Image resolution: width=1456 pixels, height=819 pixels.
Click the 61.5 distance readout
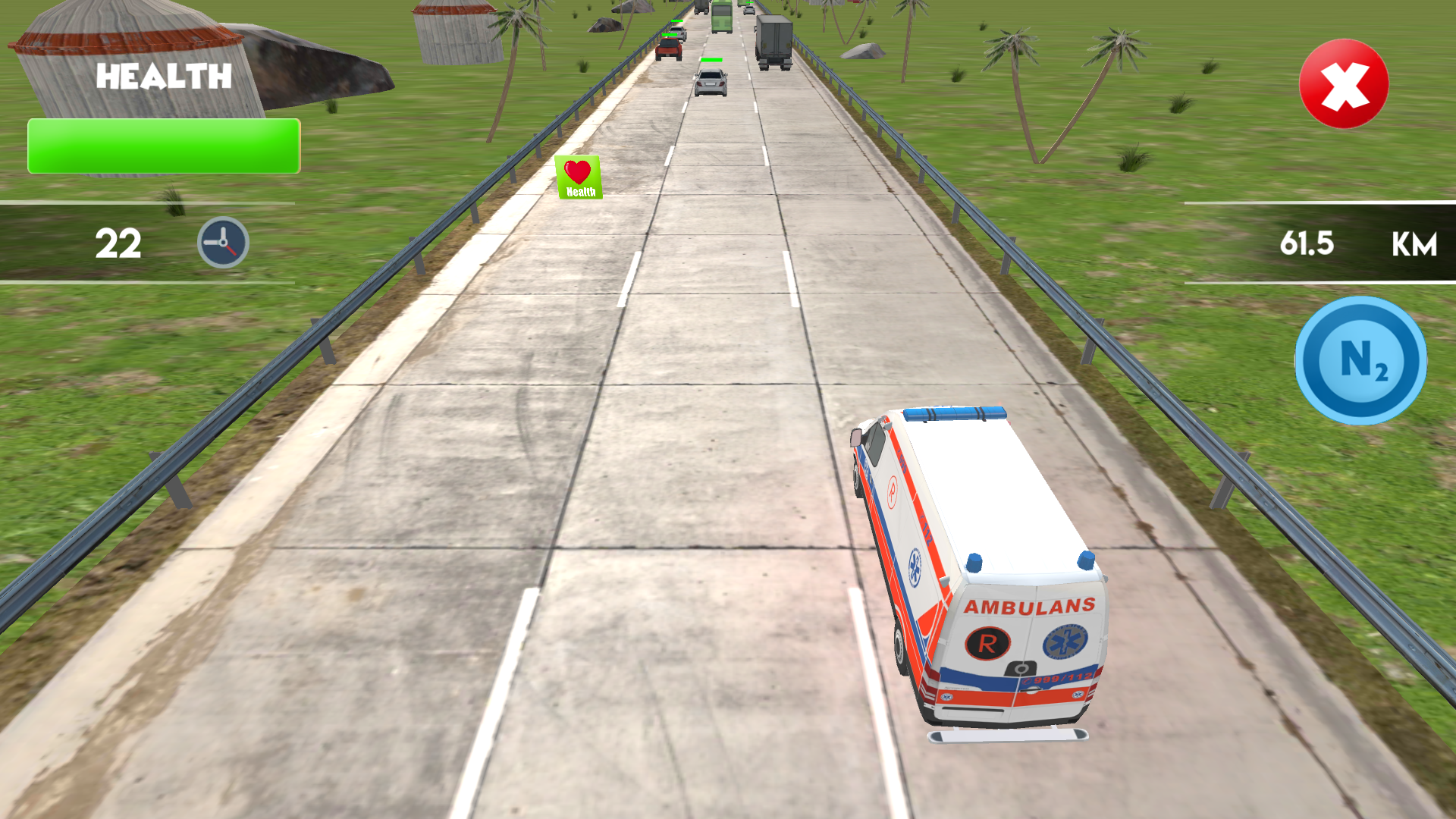pos(1309,244)
